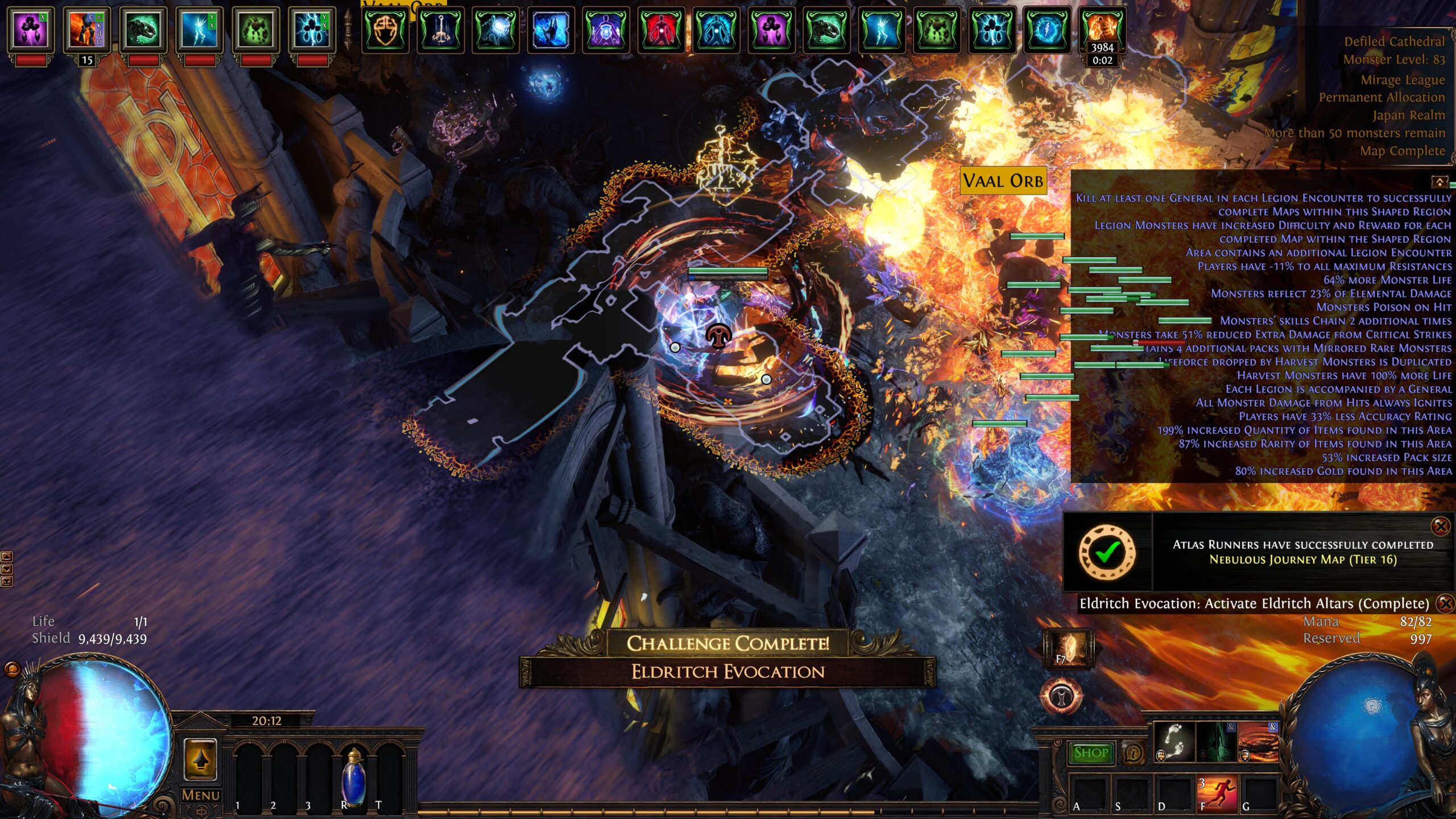The image size is (1456, 819).
Task: Select the white footprints skill slot
Action: click(1173, 741)
